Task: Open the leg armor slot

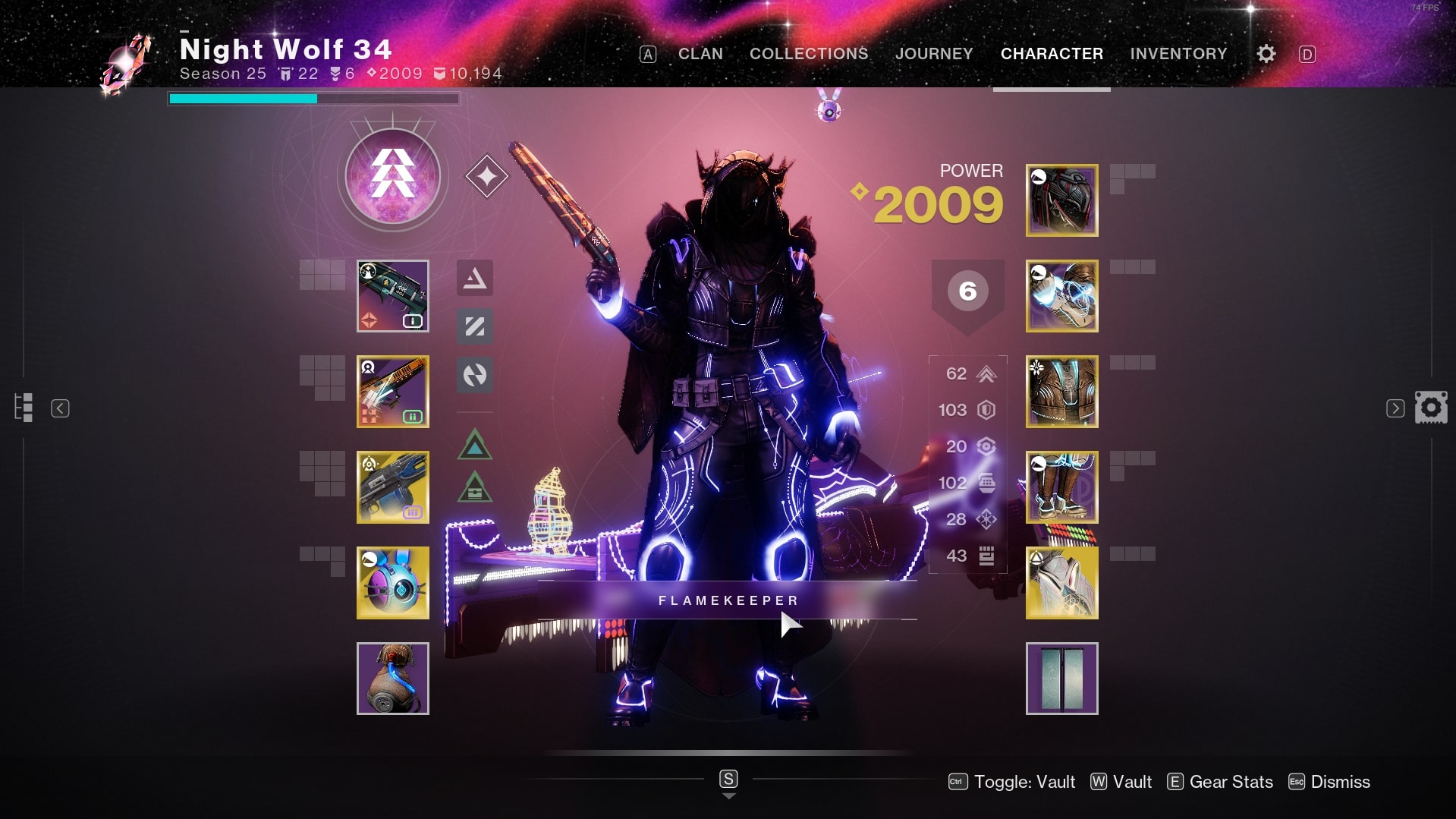Action: [1061, 487]
